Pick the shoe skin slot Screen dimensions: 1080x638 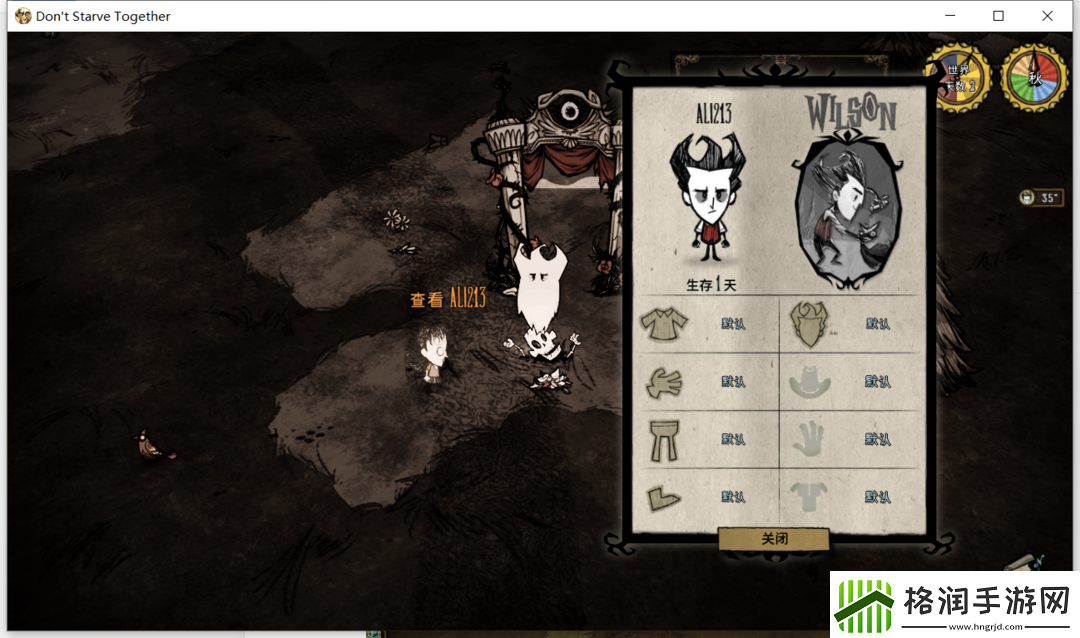coord(663,497)
